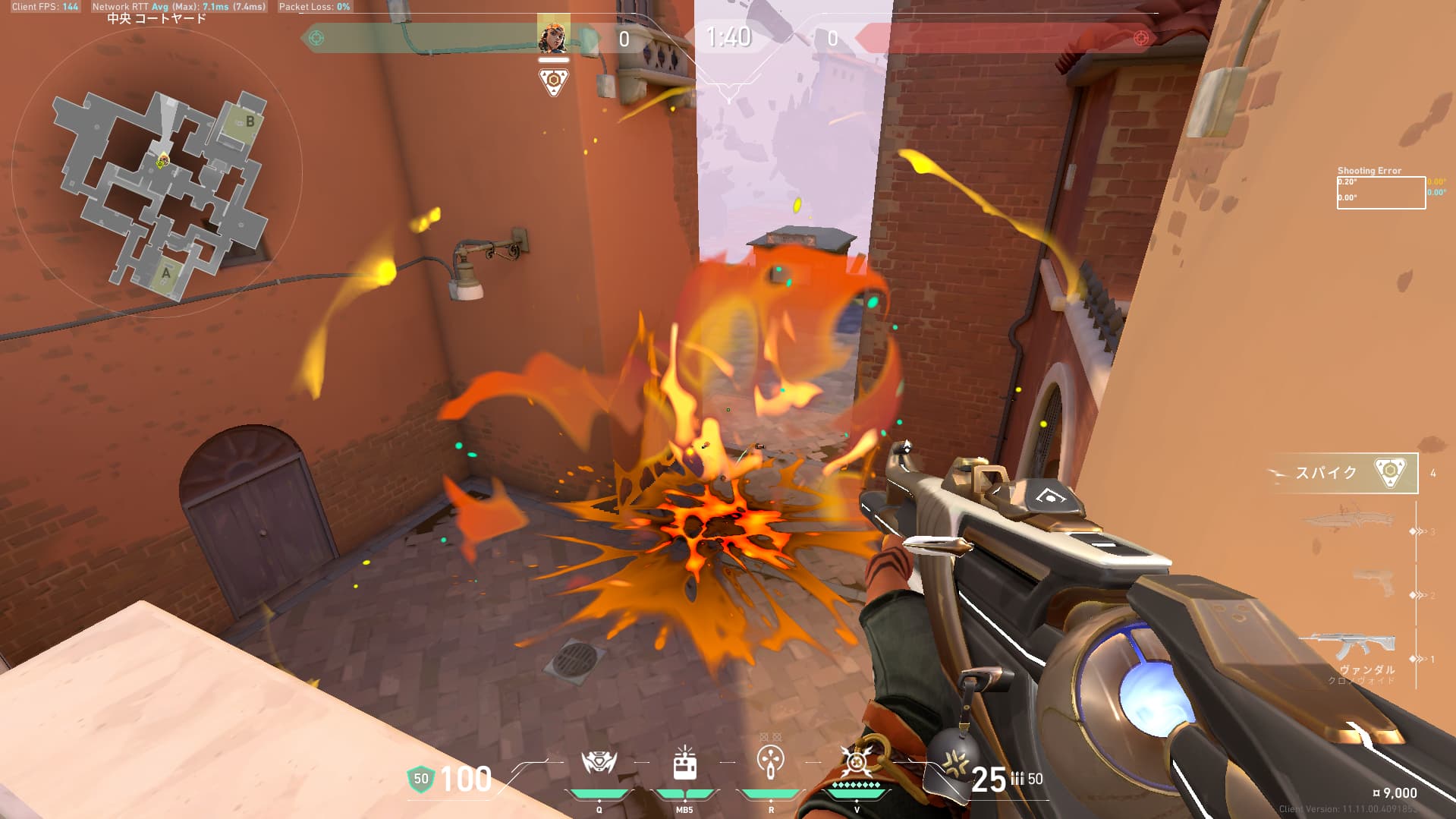Select the A site marker on minimap

pyautogui.click(x=166, y=272)
